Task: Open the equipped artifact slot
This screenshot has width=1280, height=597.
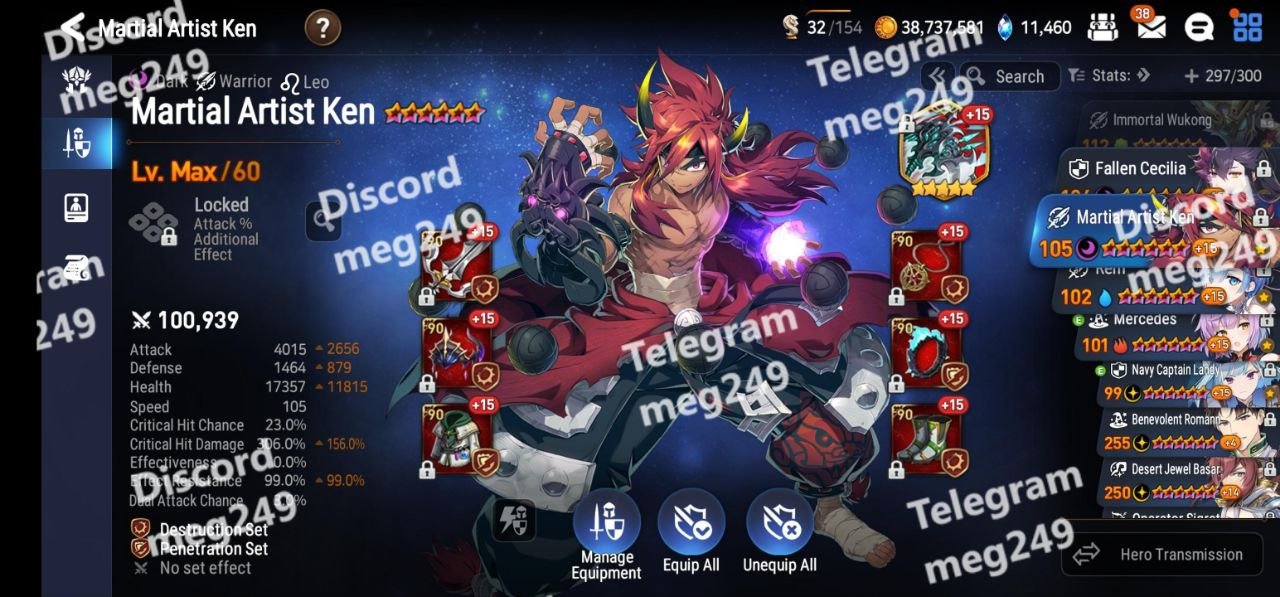Action: point(938,150)
